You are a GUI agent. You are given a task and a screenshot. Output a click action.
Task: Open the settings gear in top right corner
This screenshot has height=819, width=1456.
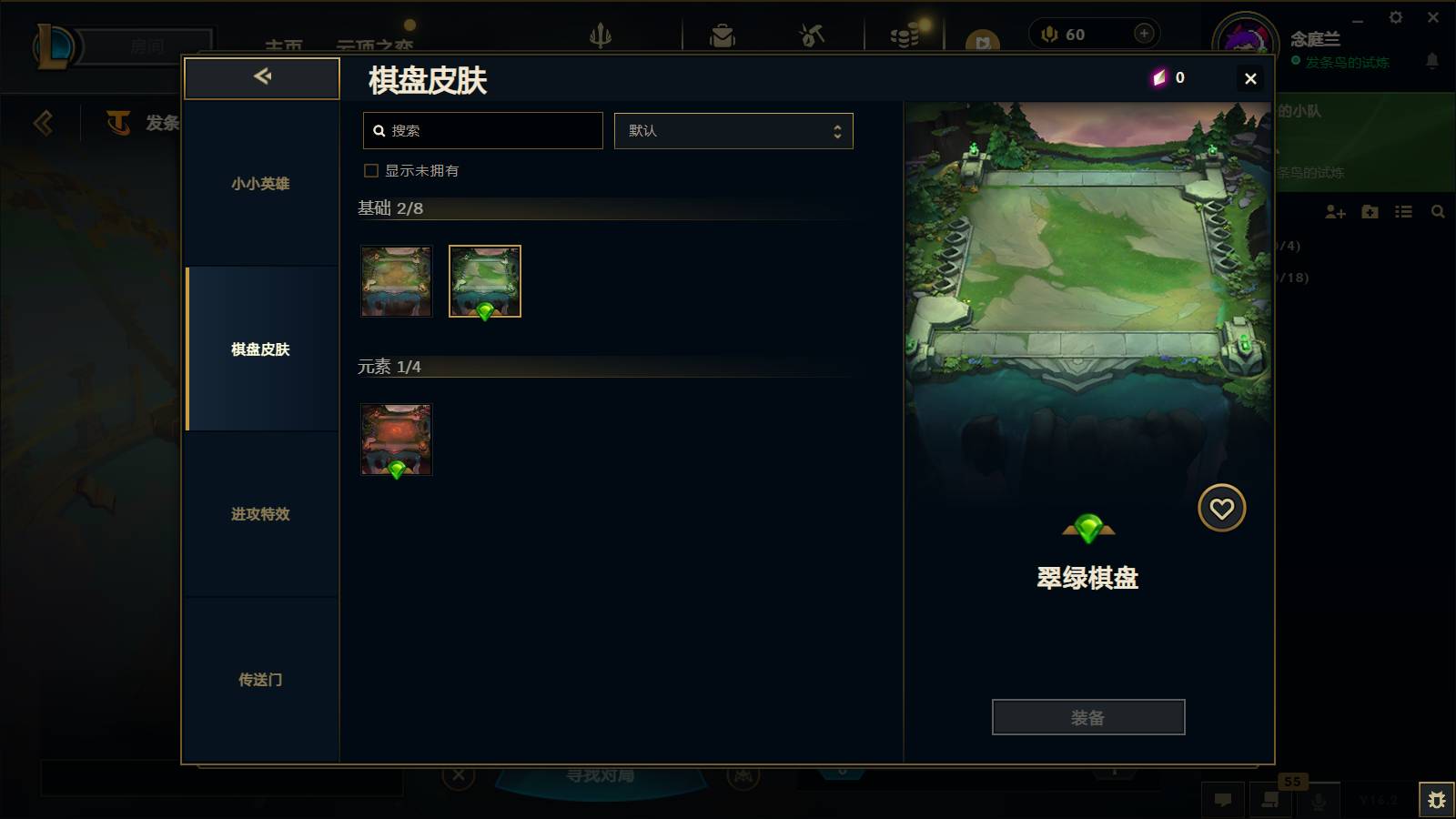point(1397,17)
